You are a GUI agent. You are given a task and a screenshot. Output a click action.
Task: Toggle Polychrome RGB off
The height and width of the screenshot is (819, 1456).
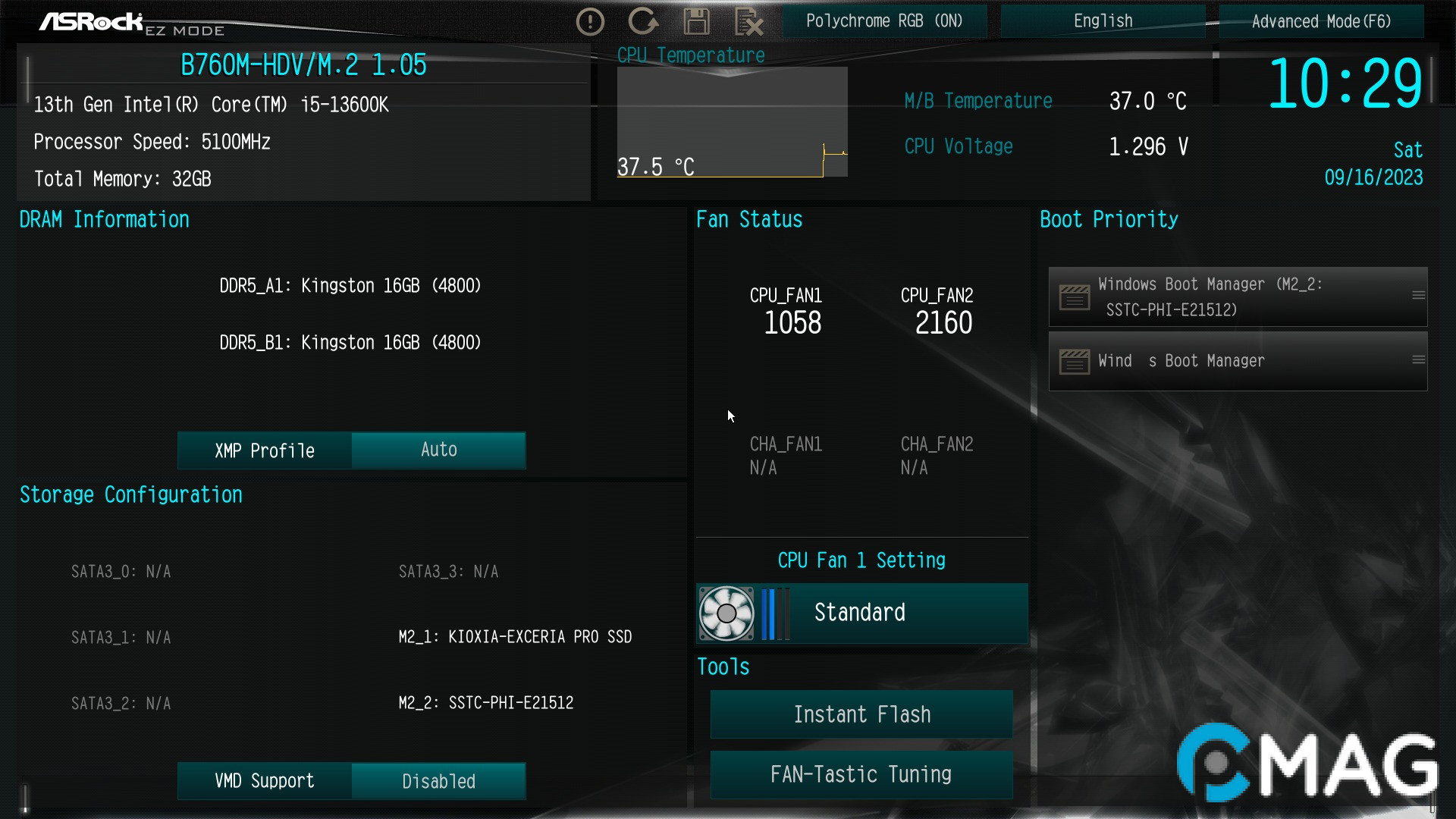click(884, 20)
